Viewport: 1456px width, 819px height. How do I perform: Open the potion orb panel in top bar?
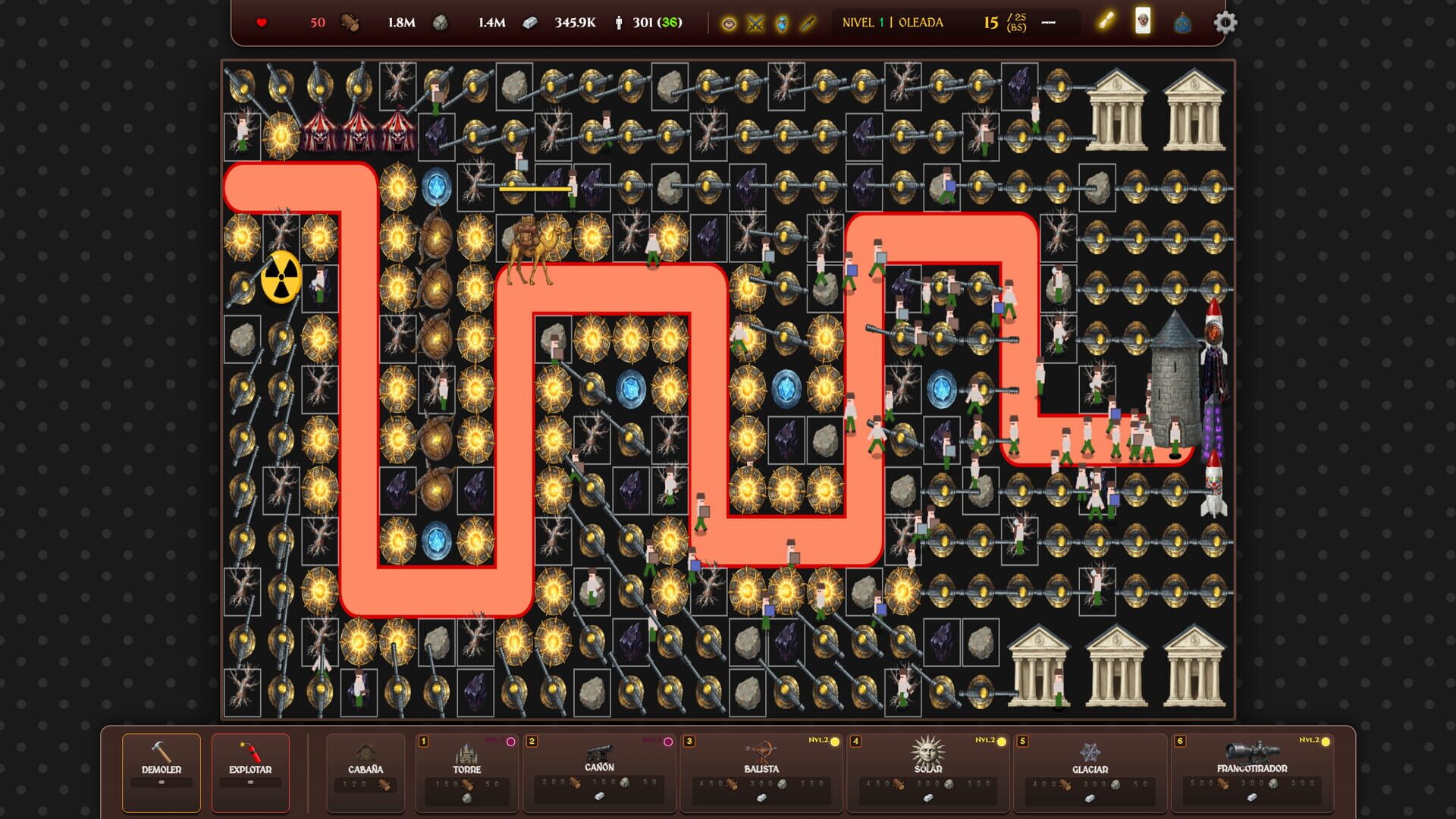click(x=1181, y=23)
